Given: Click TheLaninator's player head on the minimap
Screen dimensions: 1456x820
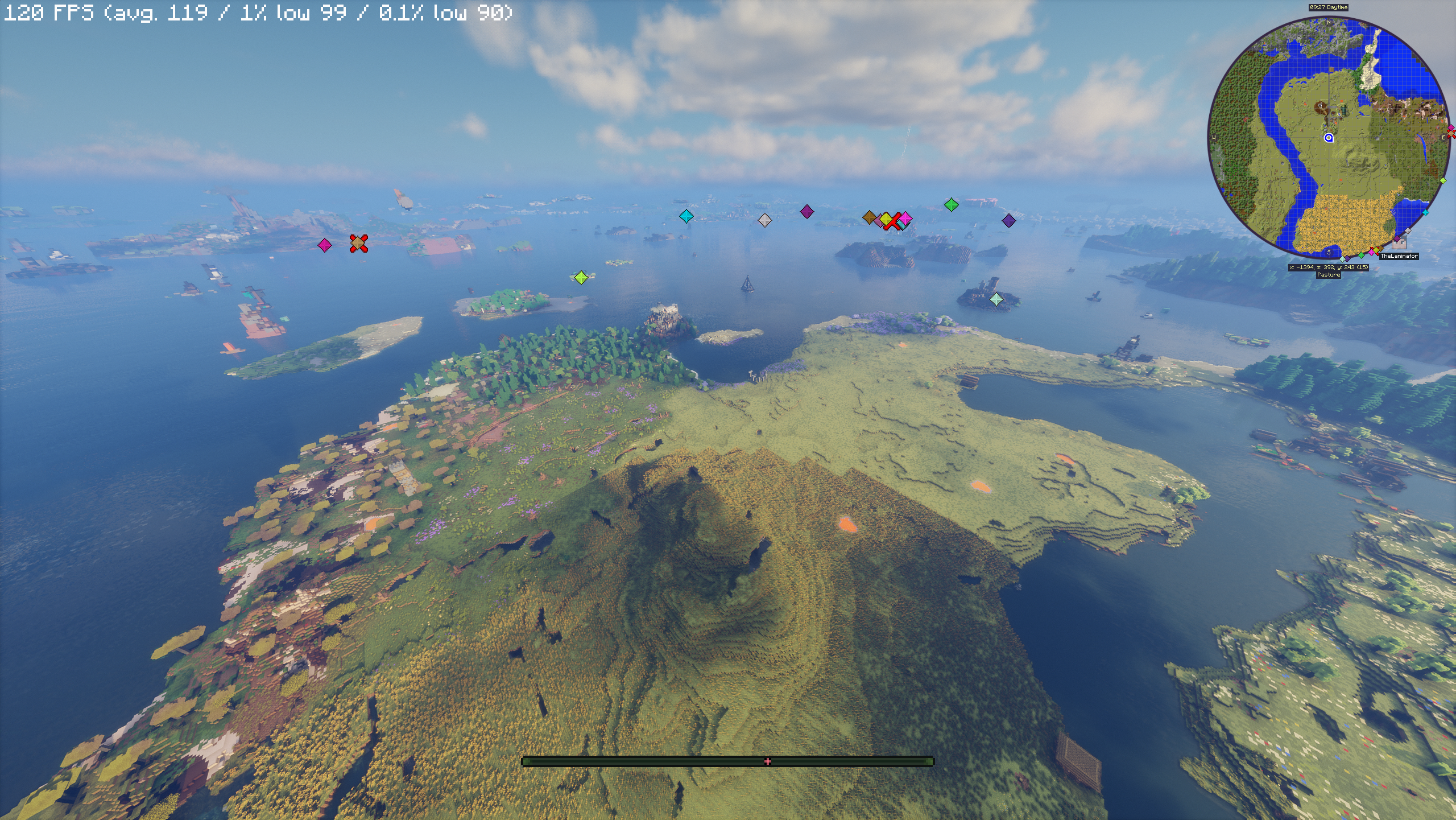Looking at the screenshot, I should tap(1399, 243).
